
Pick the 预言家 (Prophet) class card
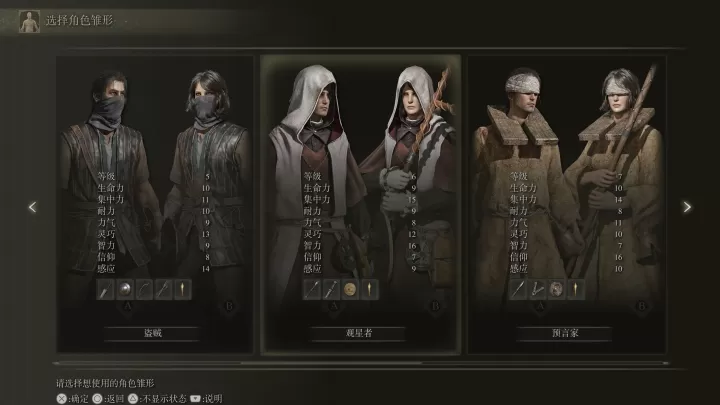pyautogui.click(x=566, y=200)
